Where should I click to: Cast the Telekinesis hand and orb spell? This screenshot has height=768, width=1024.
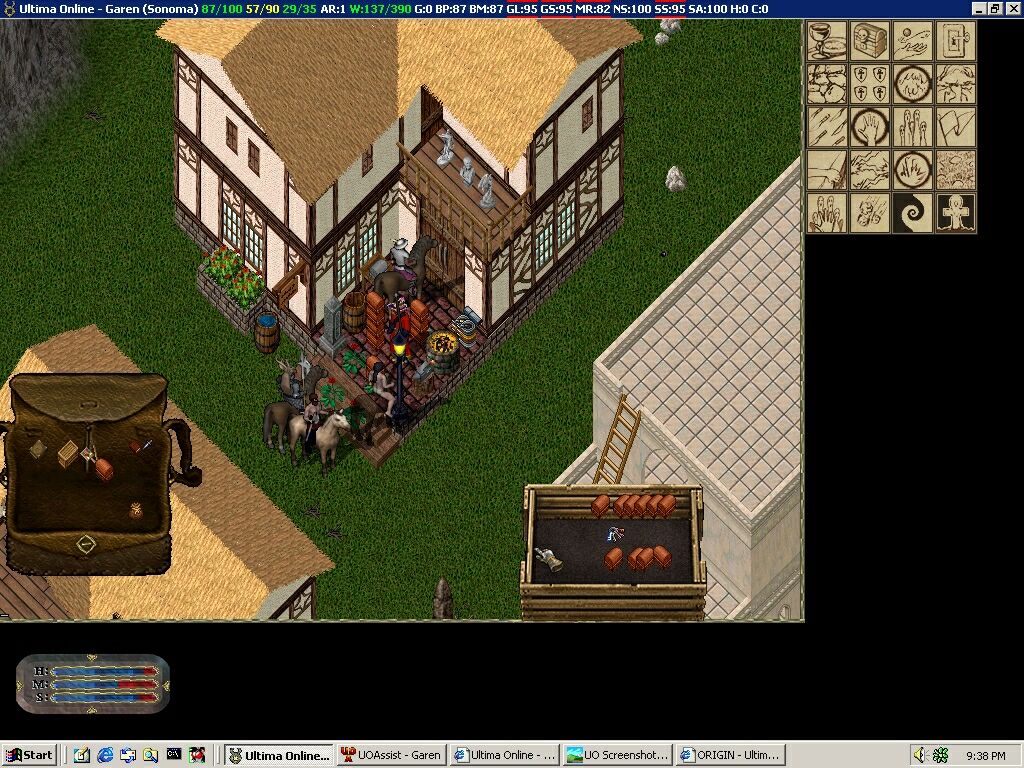[913, 42]
